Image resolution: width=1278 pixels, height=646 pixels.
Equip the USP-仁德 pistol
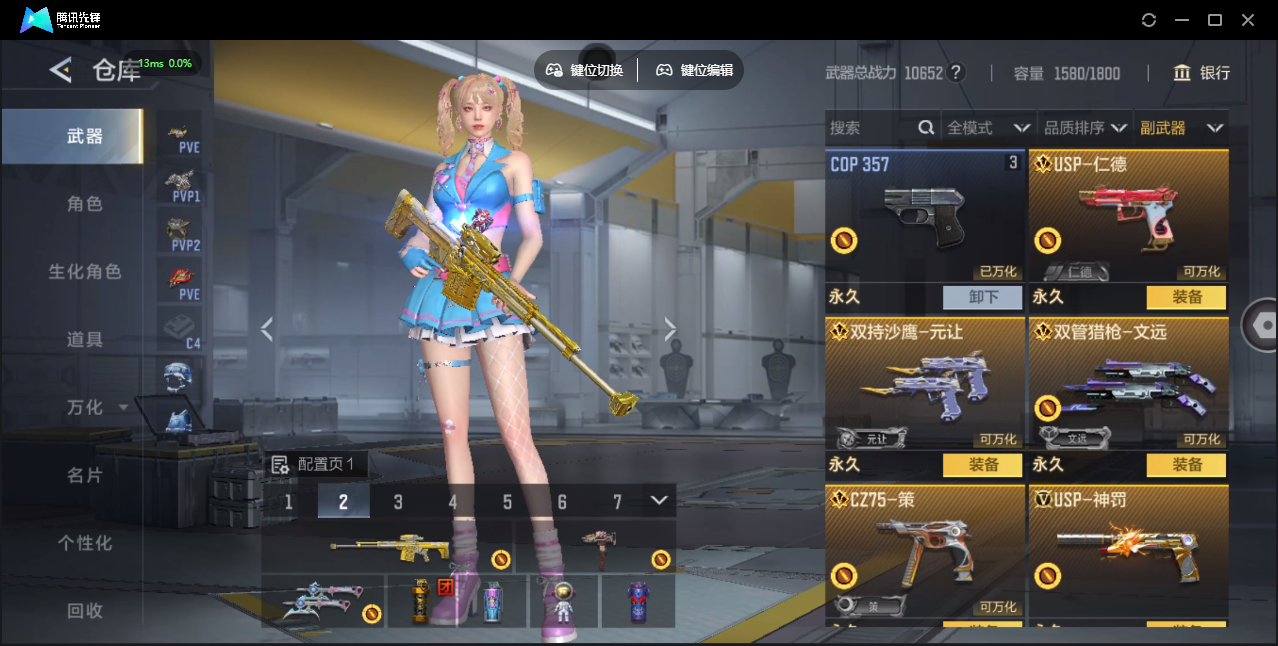click(x=1186, y=297)
